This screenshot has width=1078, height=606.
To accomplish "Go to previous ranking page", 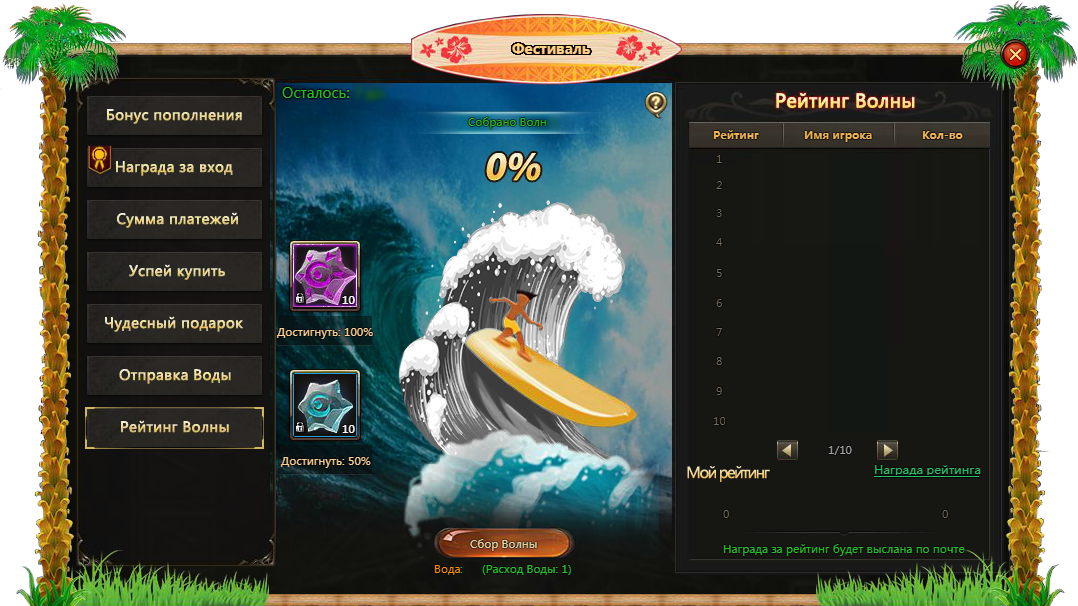I will click(x=788, y=450).
